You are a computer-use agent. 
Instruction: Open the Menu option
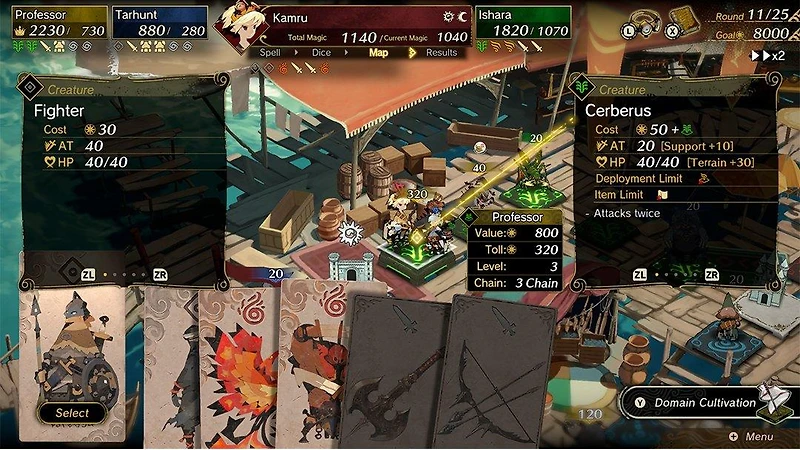click(751, 437)
